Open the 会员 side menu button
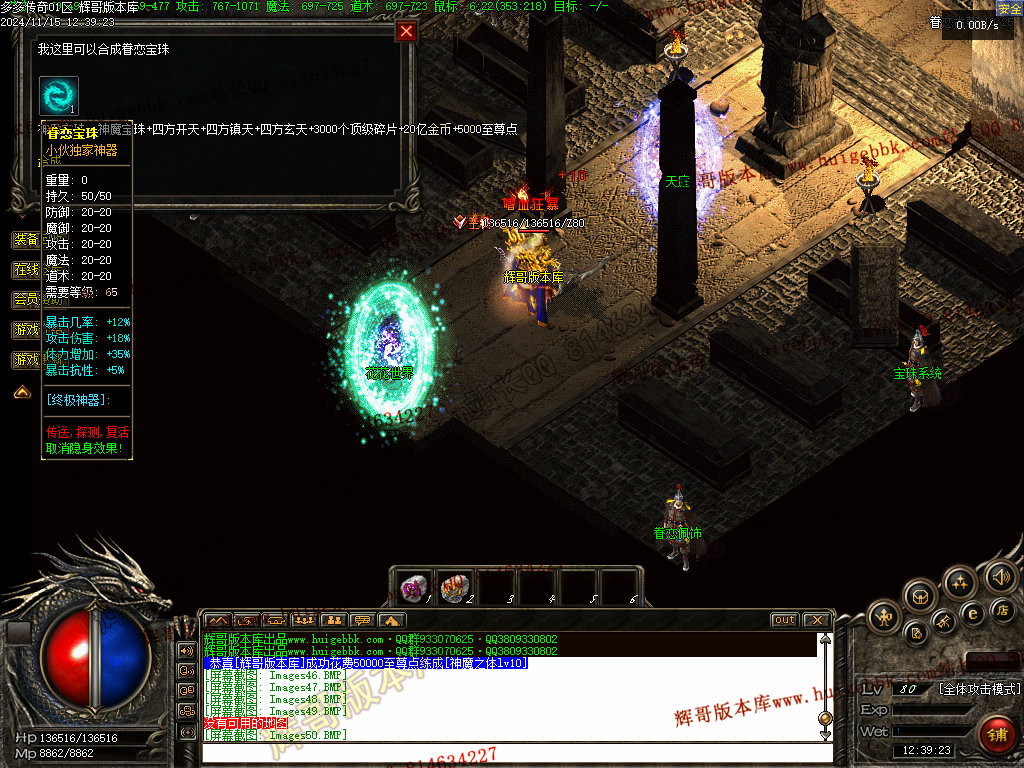1024x768 pixels. coord(26,300)
